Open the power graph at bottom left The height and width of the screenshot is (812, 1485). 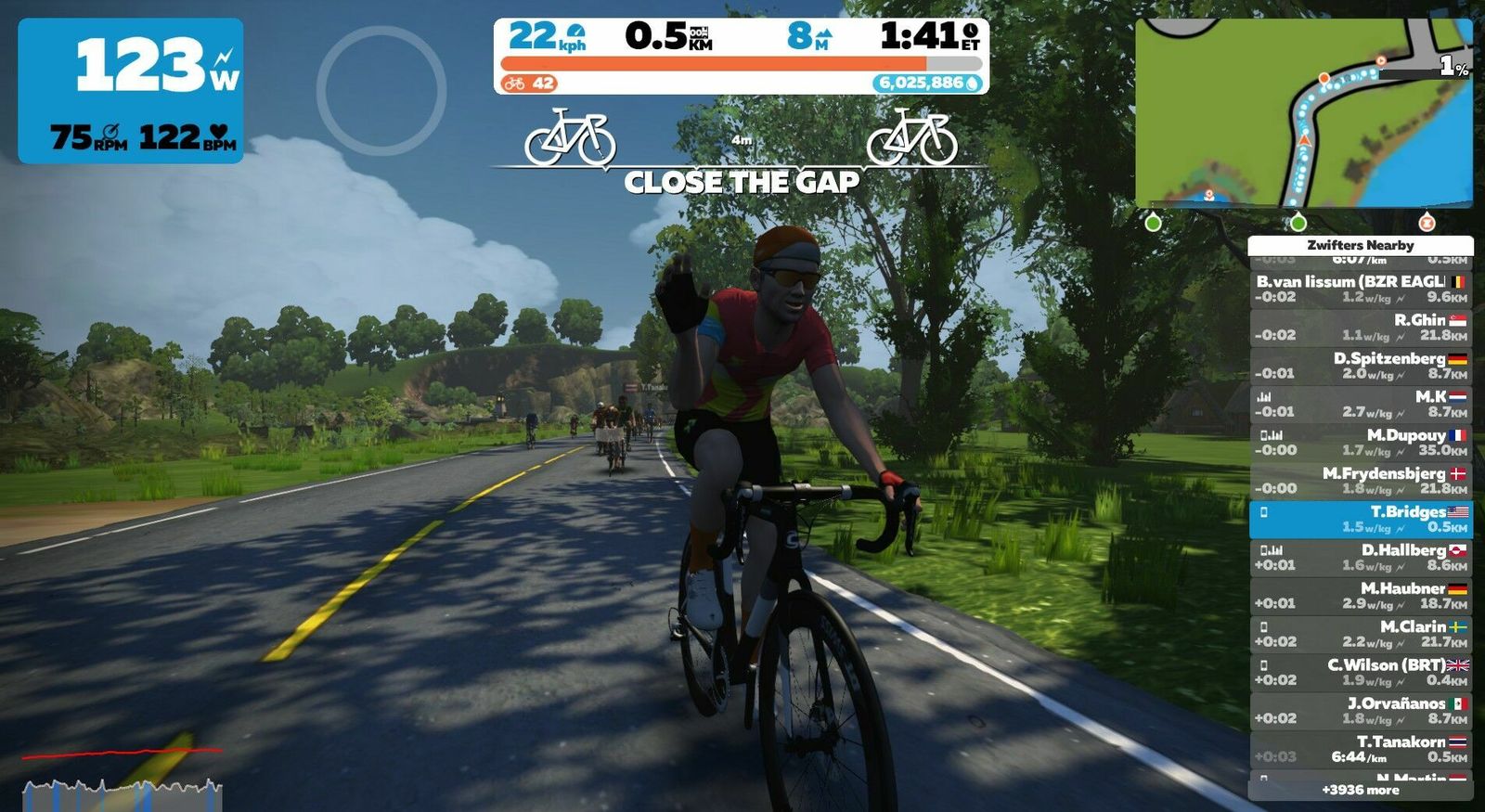point(122,778)
